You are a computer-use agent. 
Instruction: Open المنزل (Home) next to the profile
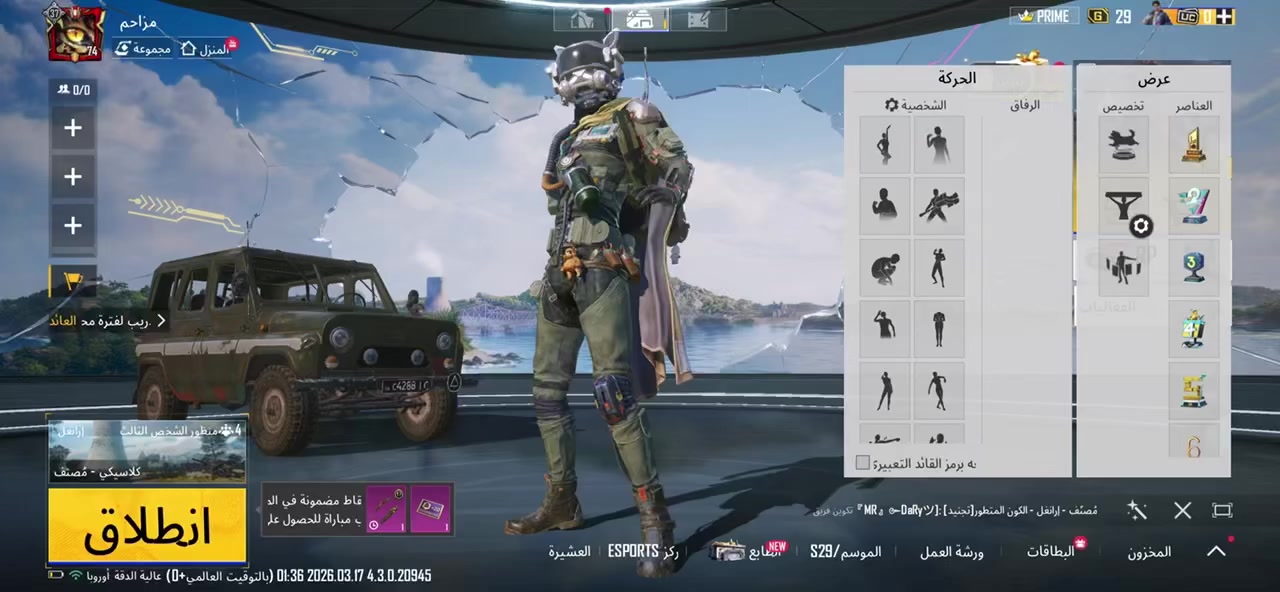pos(206,48)
